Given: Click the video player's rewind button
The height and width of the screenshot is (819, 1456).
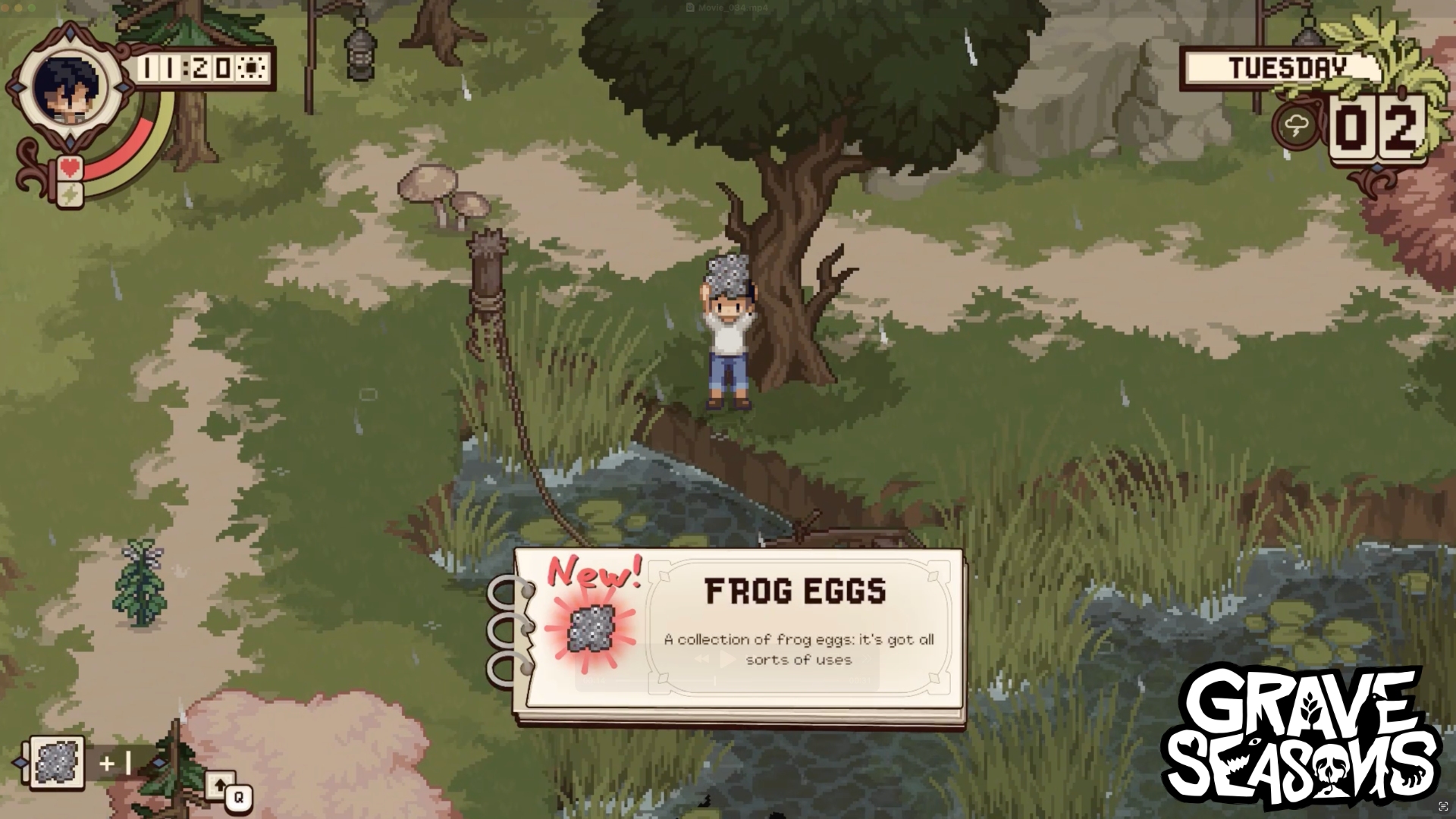Looking at the screenshot, I should click(x=702, y=659).
